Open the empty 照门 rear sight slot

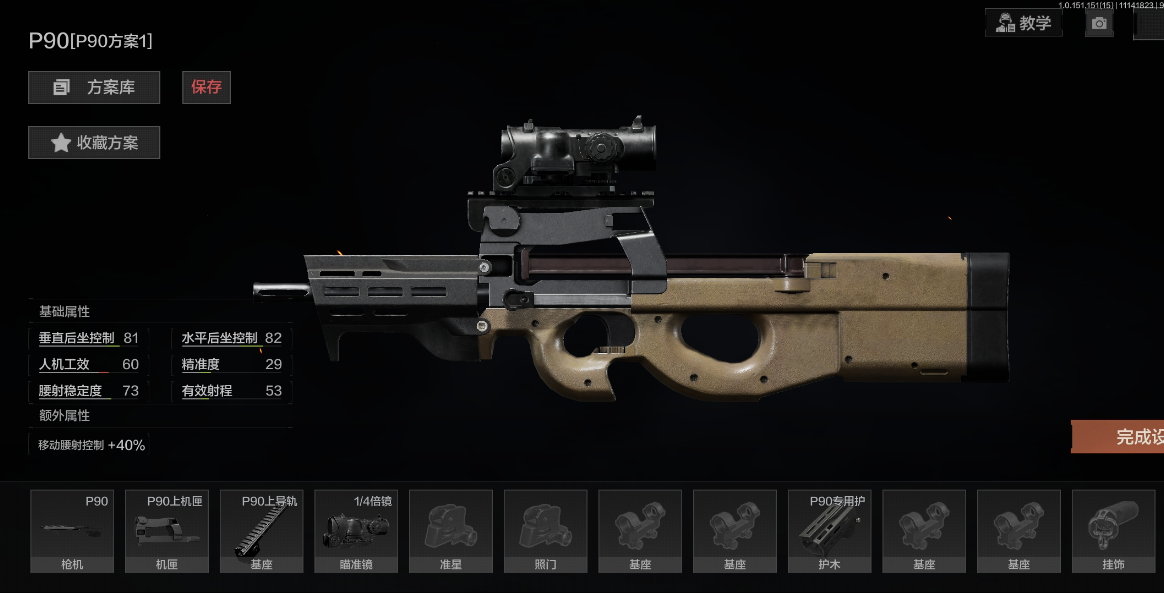[545, 531]
